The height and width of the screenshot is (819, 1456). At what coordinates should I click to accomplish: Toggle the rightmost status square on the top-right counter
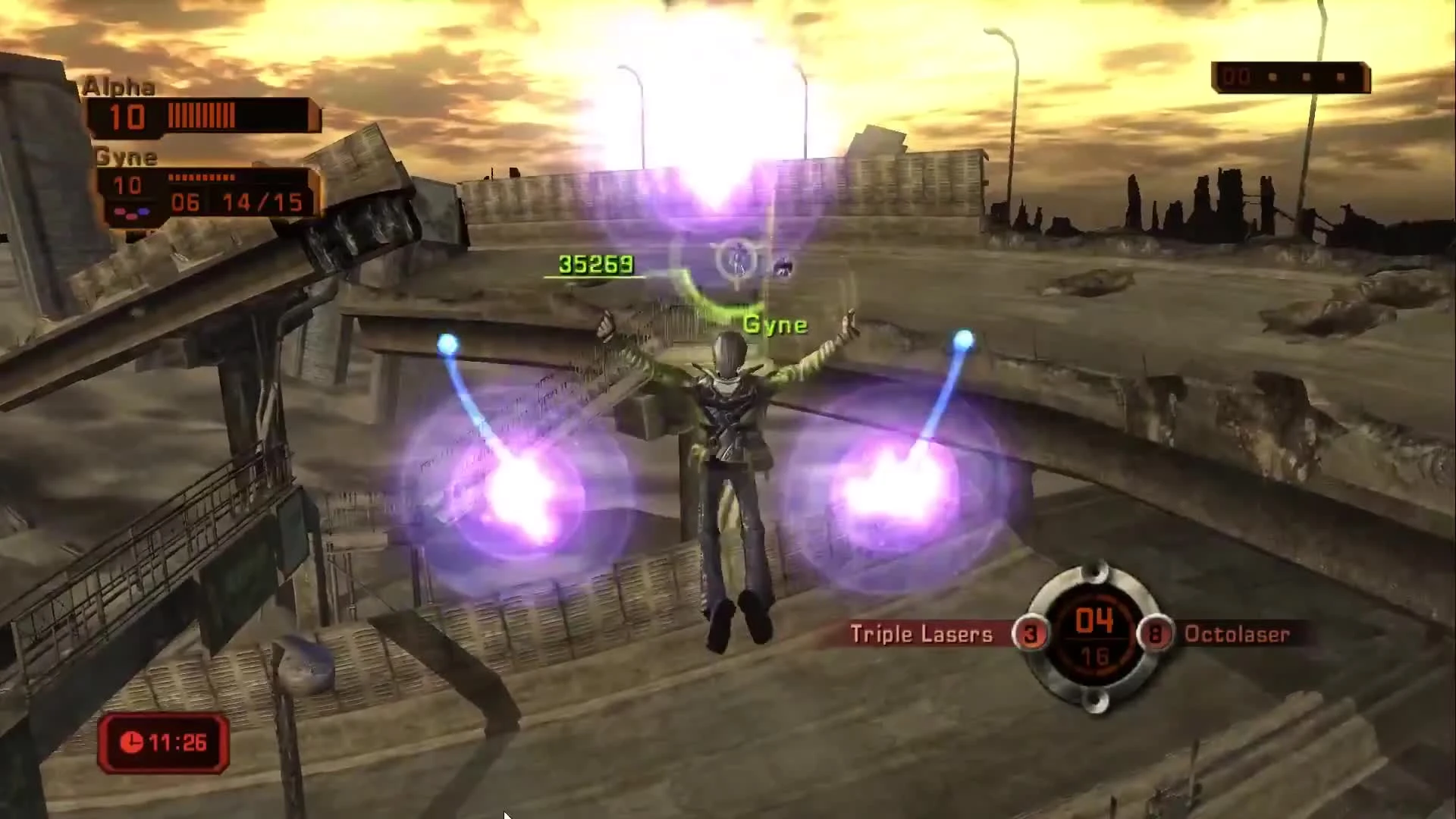[1341, 76]
